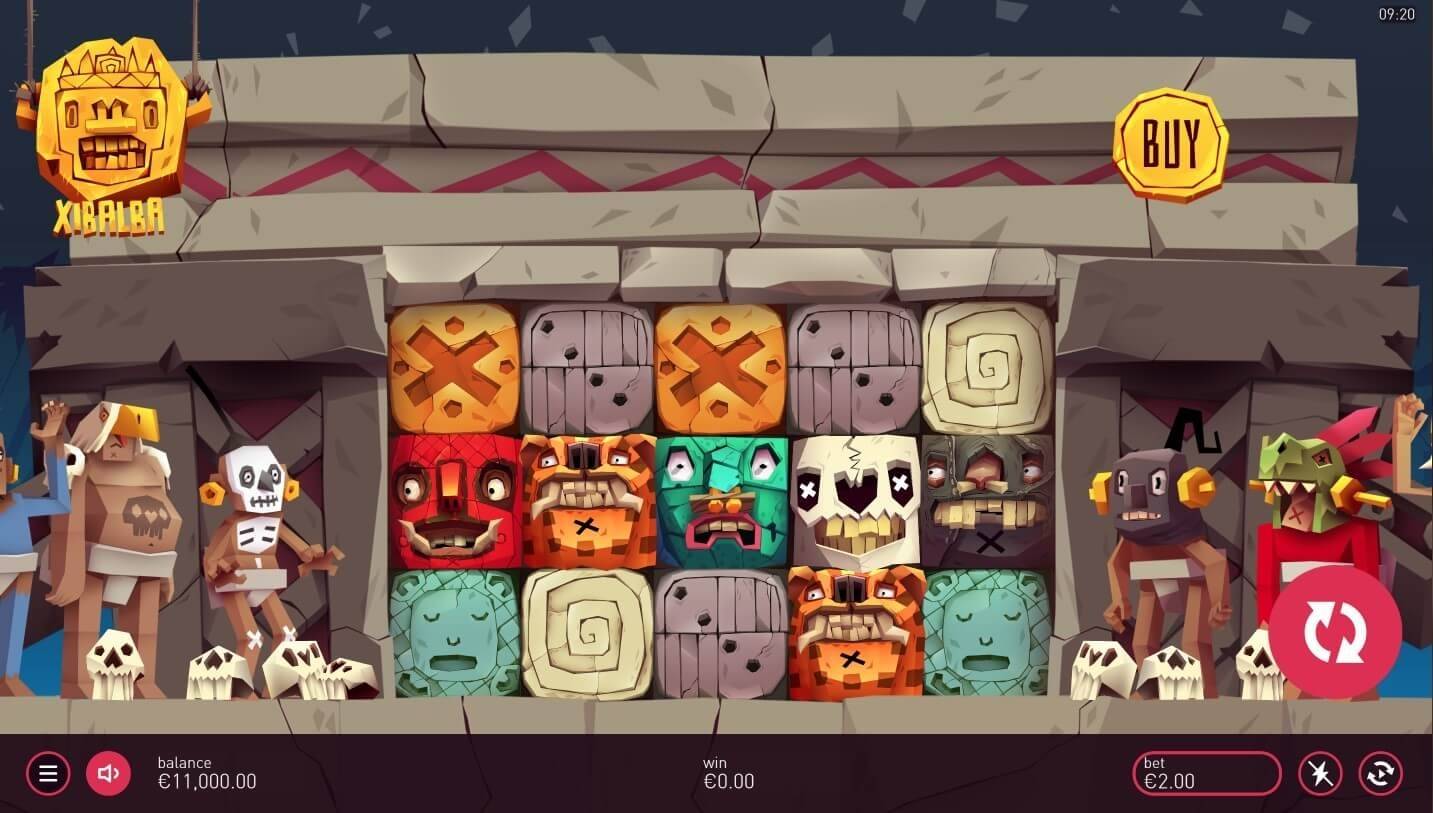The height and width of the screenshot is (813, 1433).
Task: Open the hamburger menu
Action: click(x=48, y=773)
